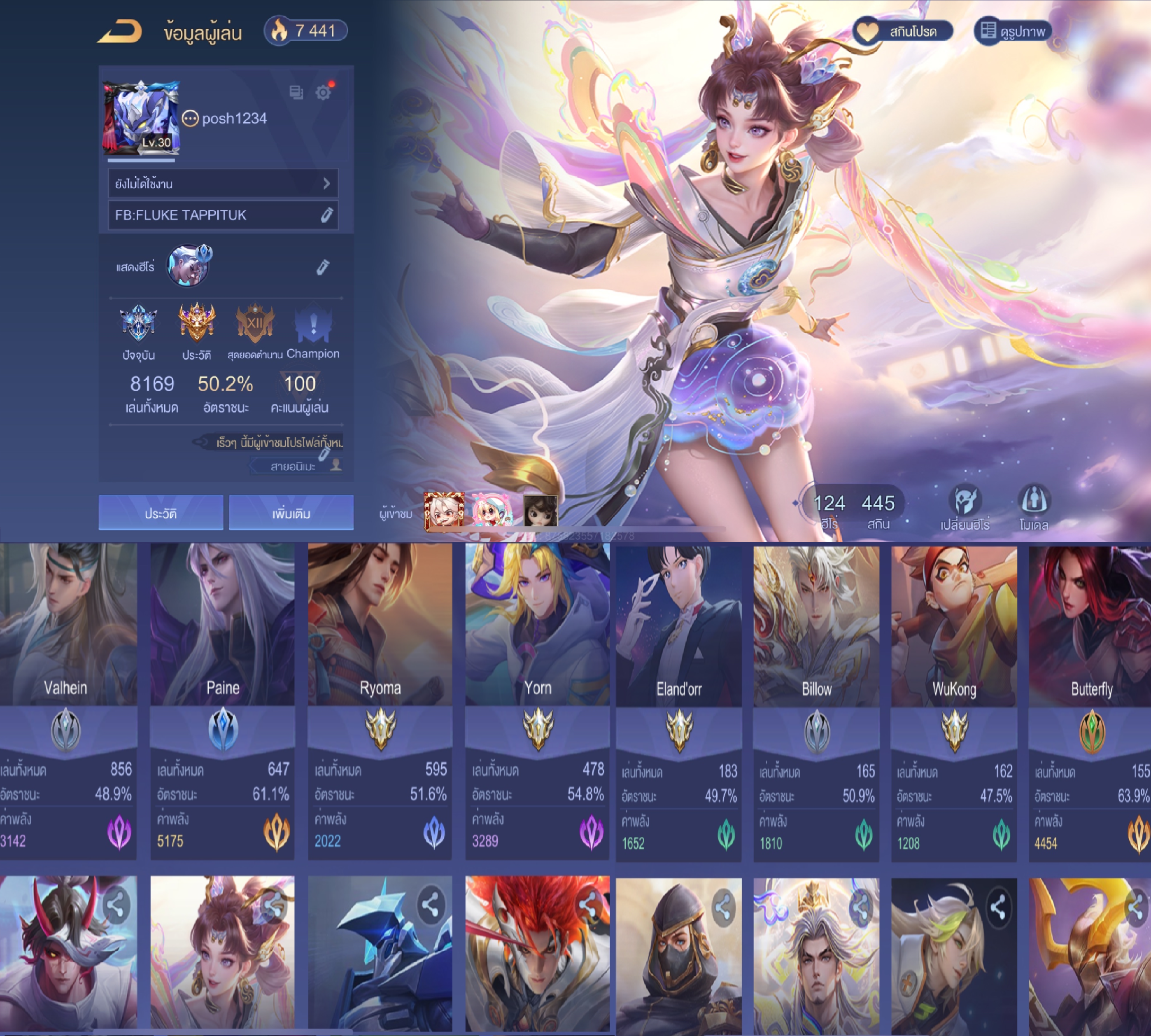Choose the Yorn hero card
The image size is (1151, 1036).
(x=537, y=700)
